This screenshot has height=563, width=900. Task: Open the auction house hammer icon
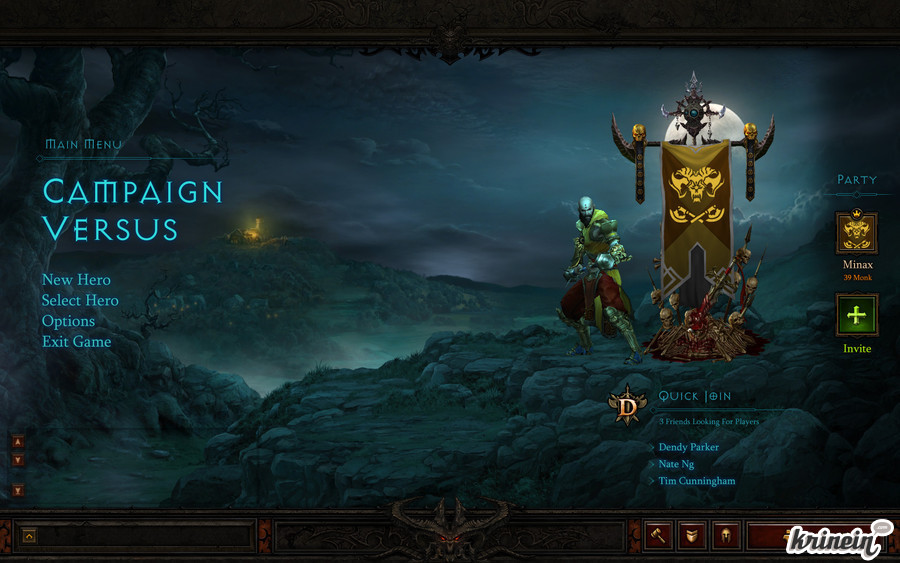(658, 536)
